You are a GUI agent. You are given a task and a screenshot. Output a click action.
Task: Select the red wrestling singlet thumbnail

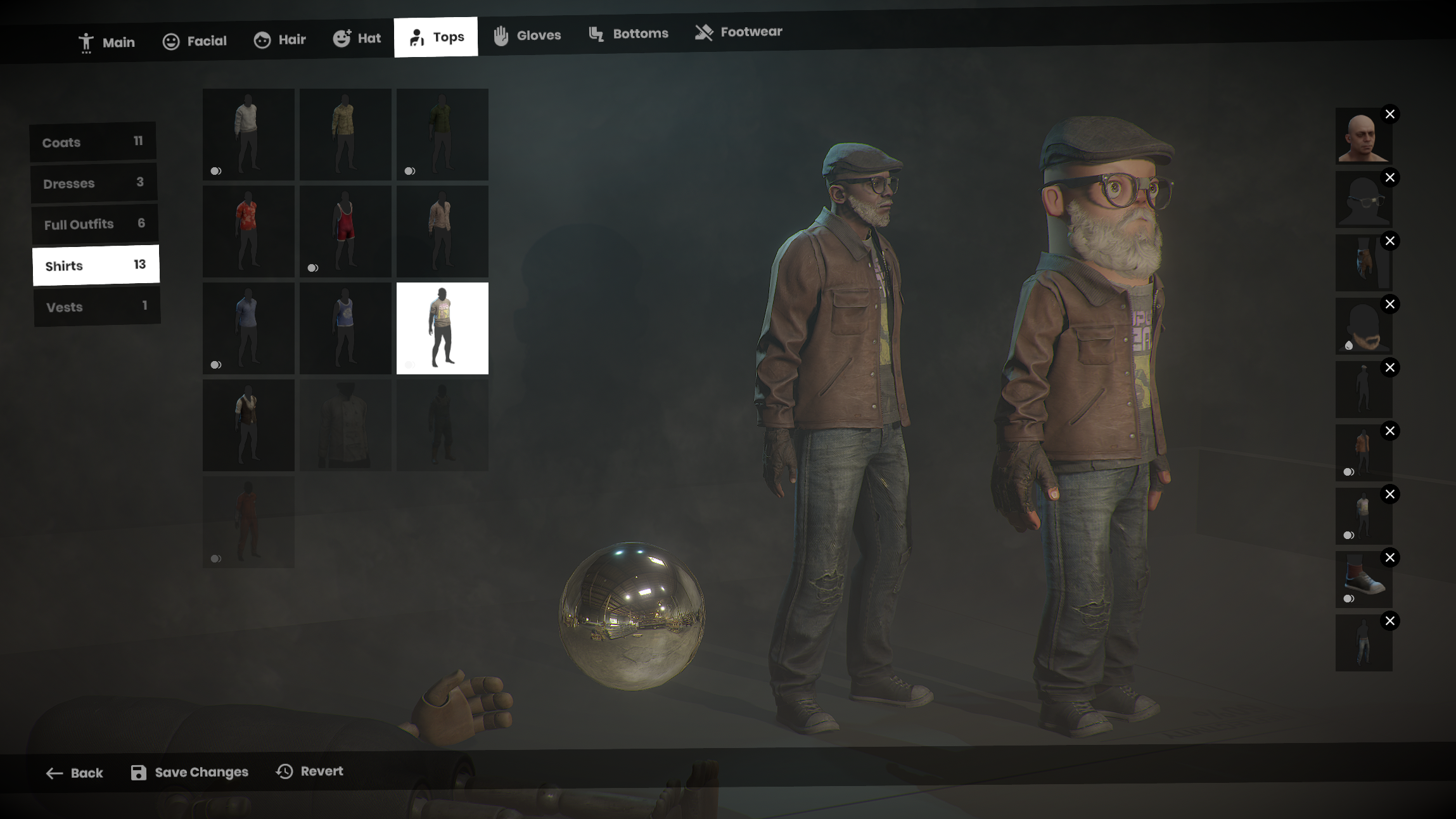tap(345, 231)
